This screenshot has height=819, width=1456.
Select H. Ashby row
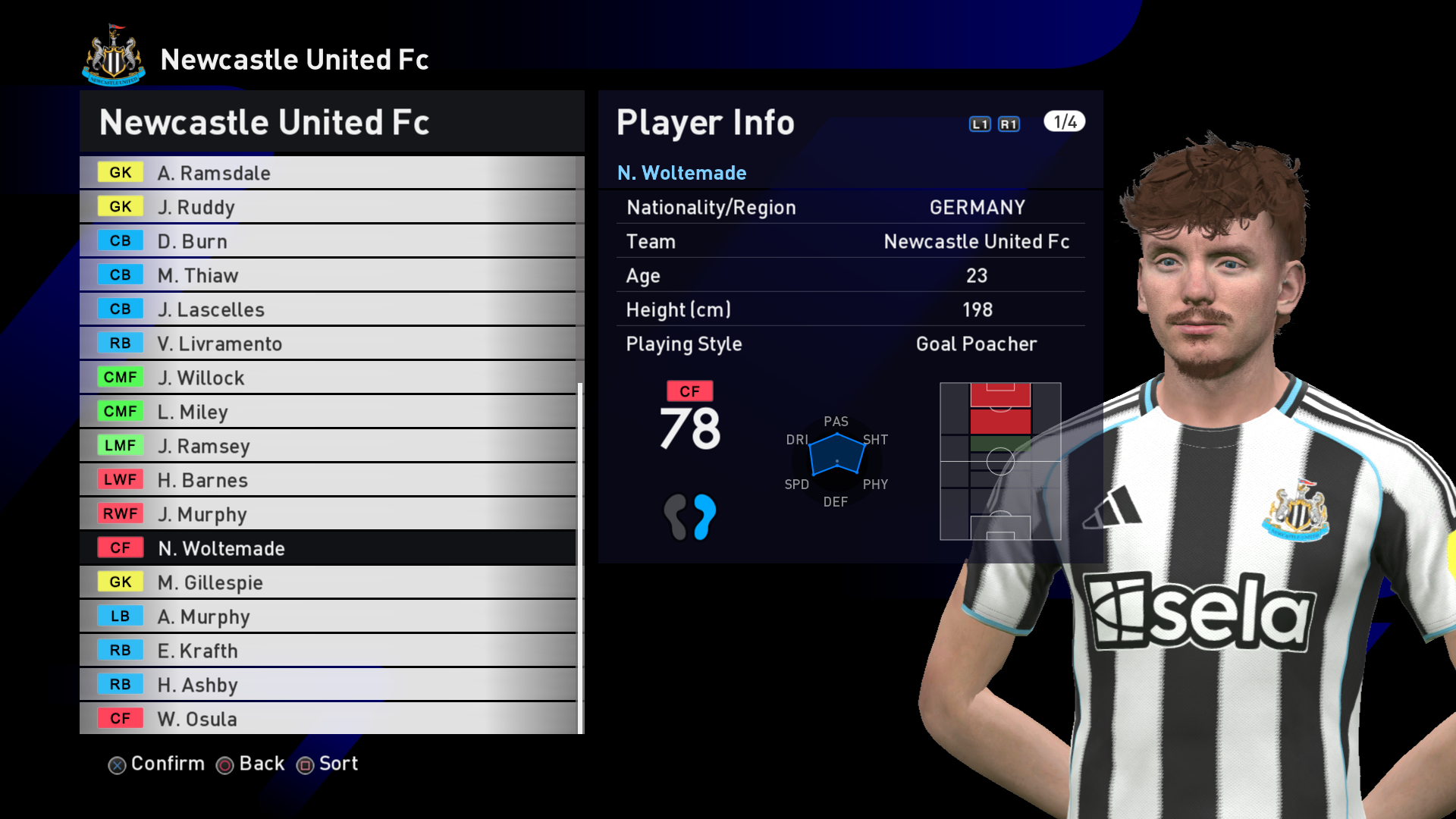(x=328, y=685)
